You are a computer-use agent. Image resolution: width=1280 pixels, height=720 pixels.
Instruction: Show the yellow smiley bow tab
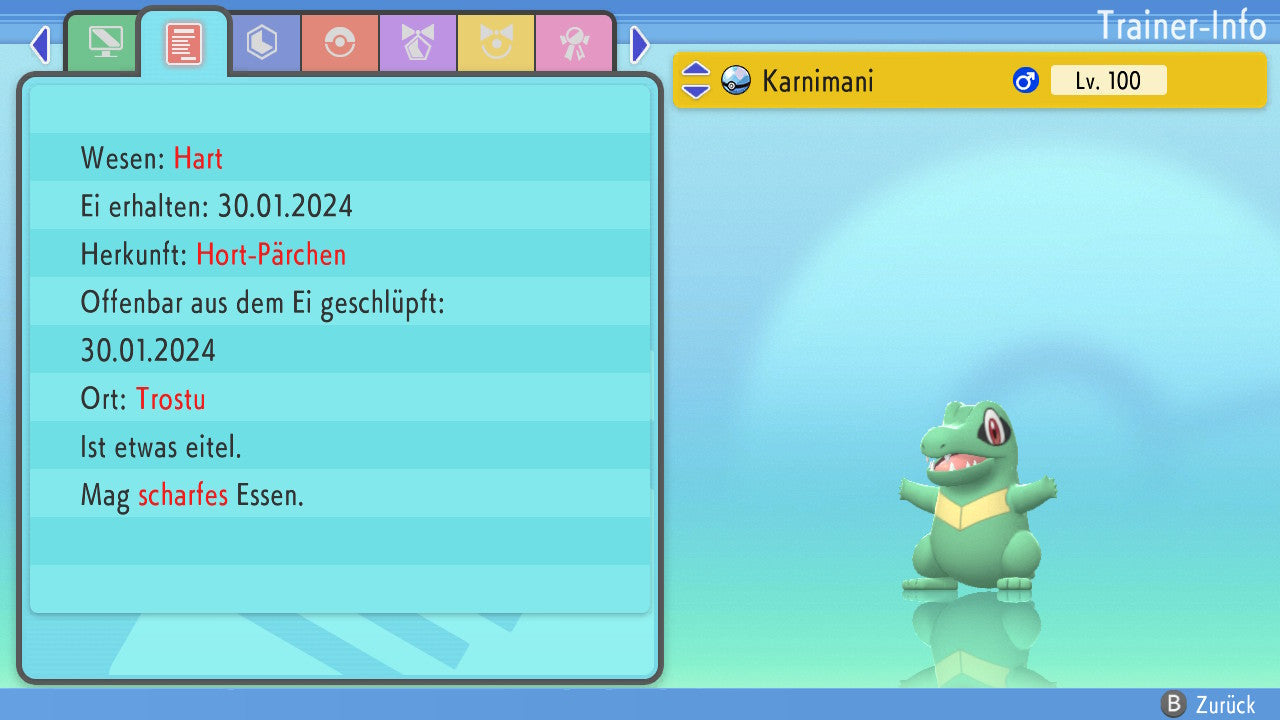(x=496, y=43)
